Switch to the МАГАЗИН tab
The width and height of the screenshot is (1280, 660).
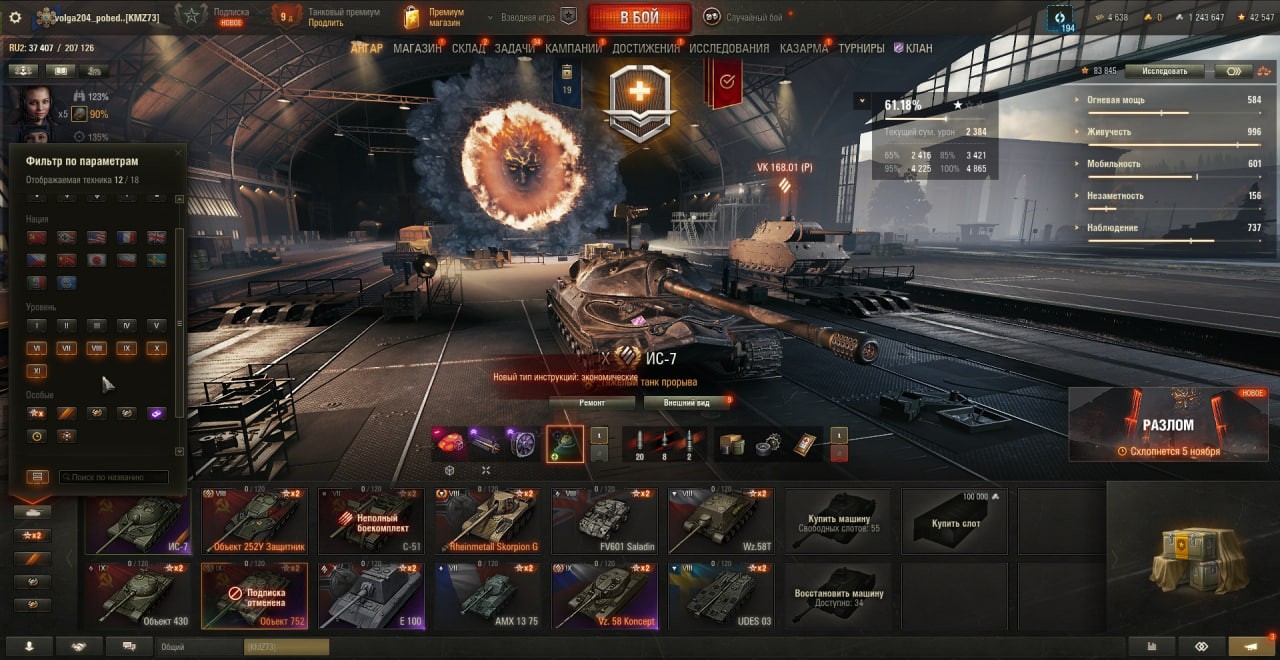click(x=417, y=48)
